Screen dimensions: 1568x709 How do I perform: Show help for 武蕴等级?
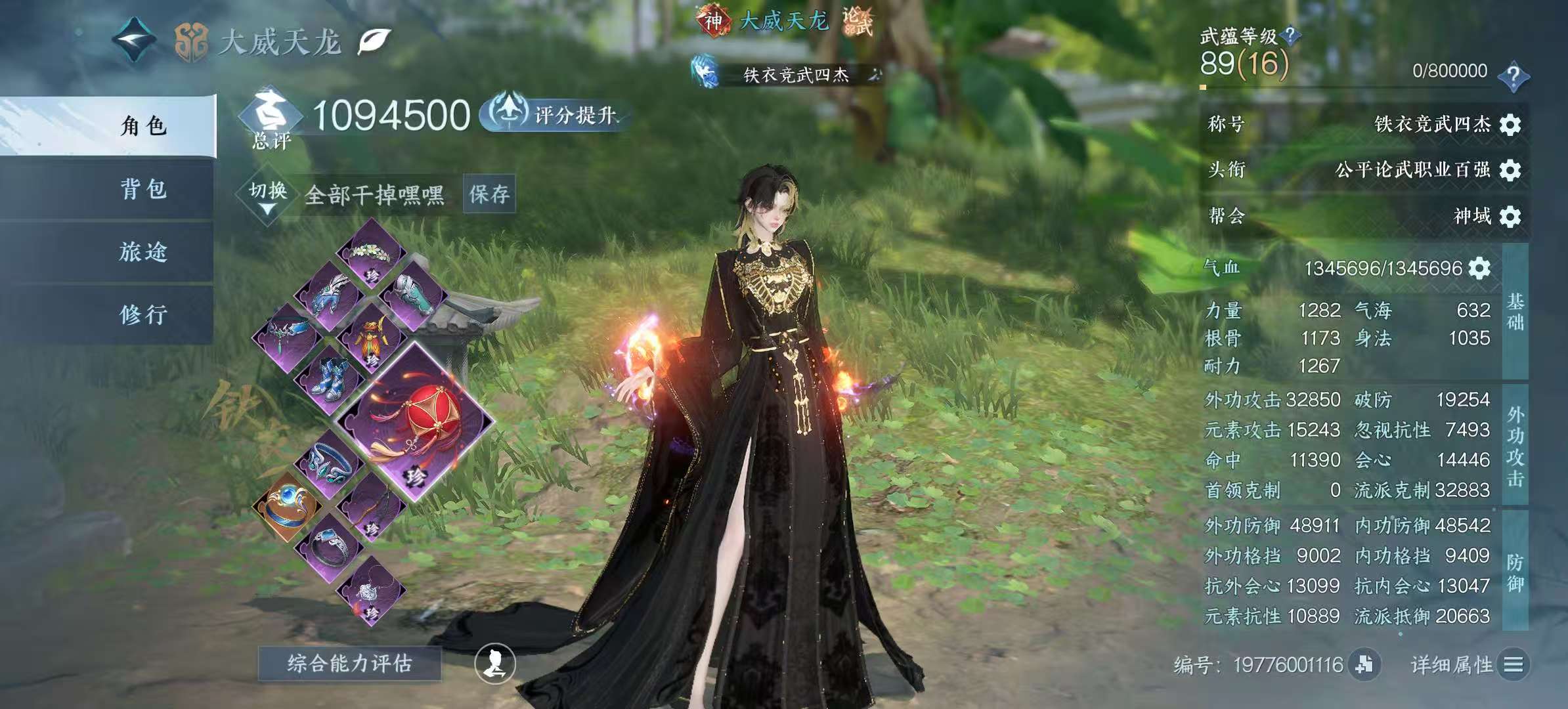(x=1290, y=35)
